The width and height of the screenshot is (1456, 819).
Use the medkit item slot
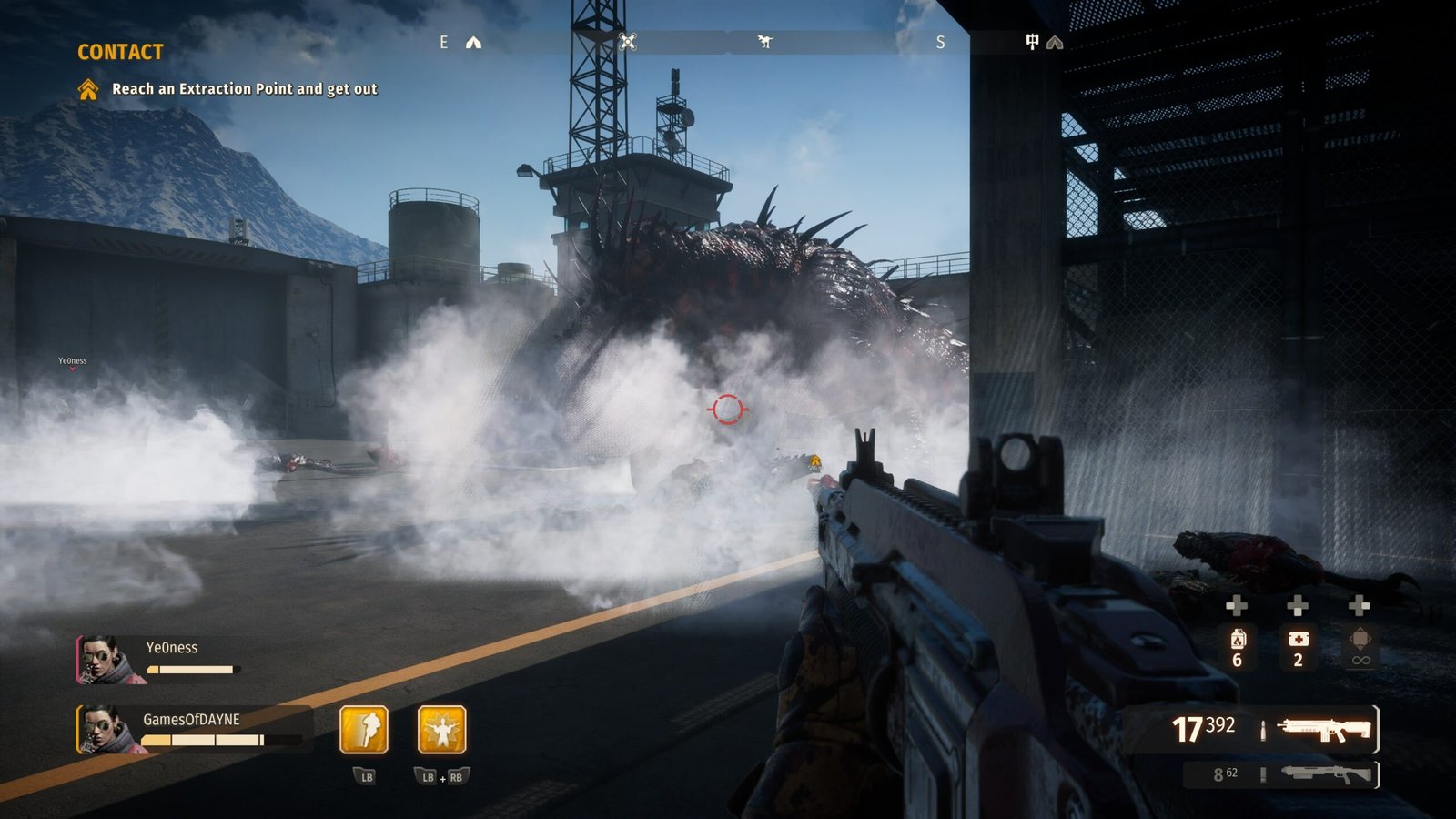point(1299,648)
